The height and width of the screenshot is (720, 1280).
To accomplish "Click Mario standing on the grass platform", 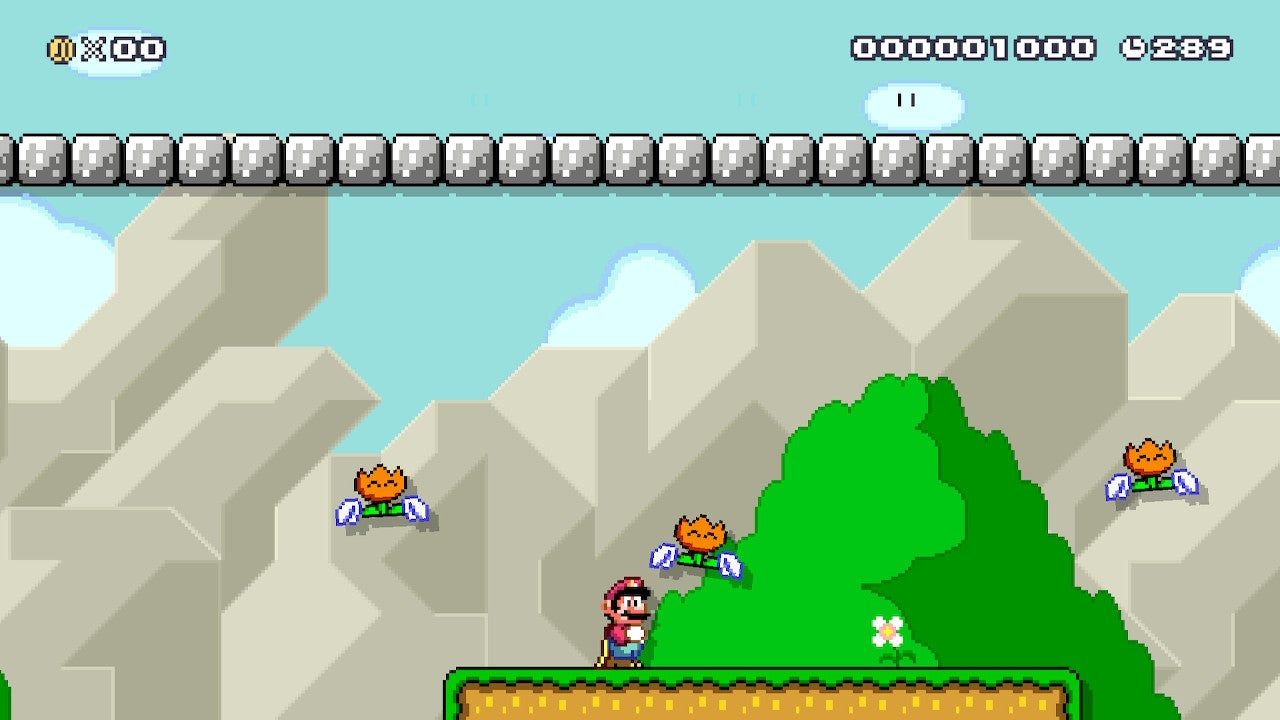I will (622, 618).
